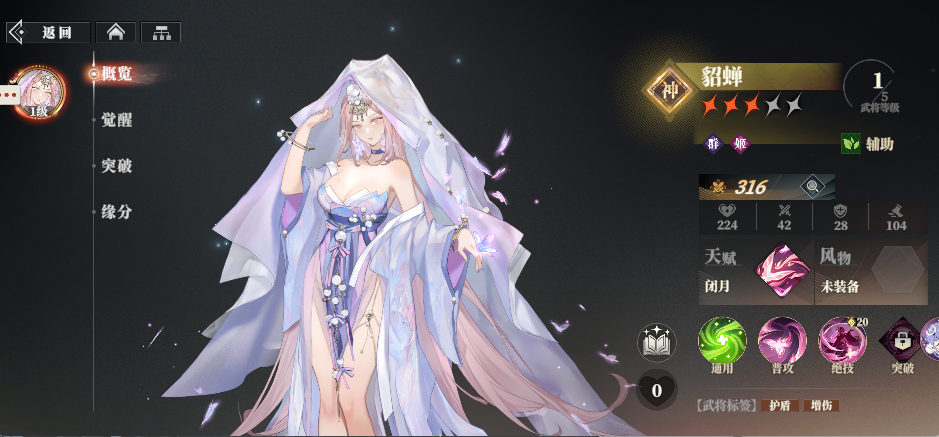Screen dimensions: 939x437
Task: View the 辅助 support role badge
Action: tap(868, 144)
